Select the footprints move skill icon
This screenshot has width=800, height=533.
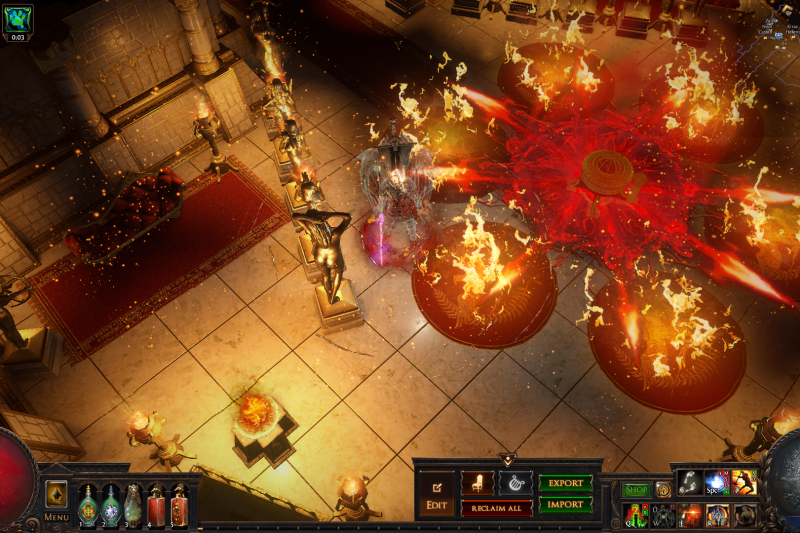tap(690, 483)
